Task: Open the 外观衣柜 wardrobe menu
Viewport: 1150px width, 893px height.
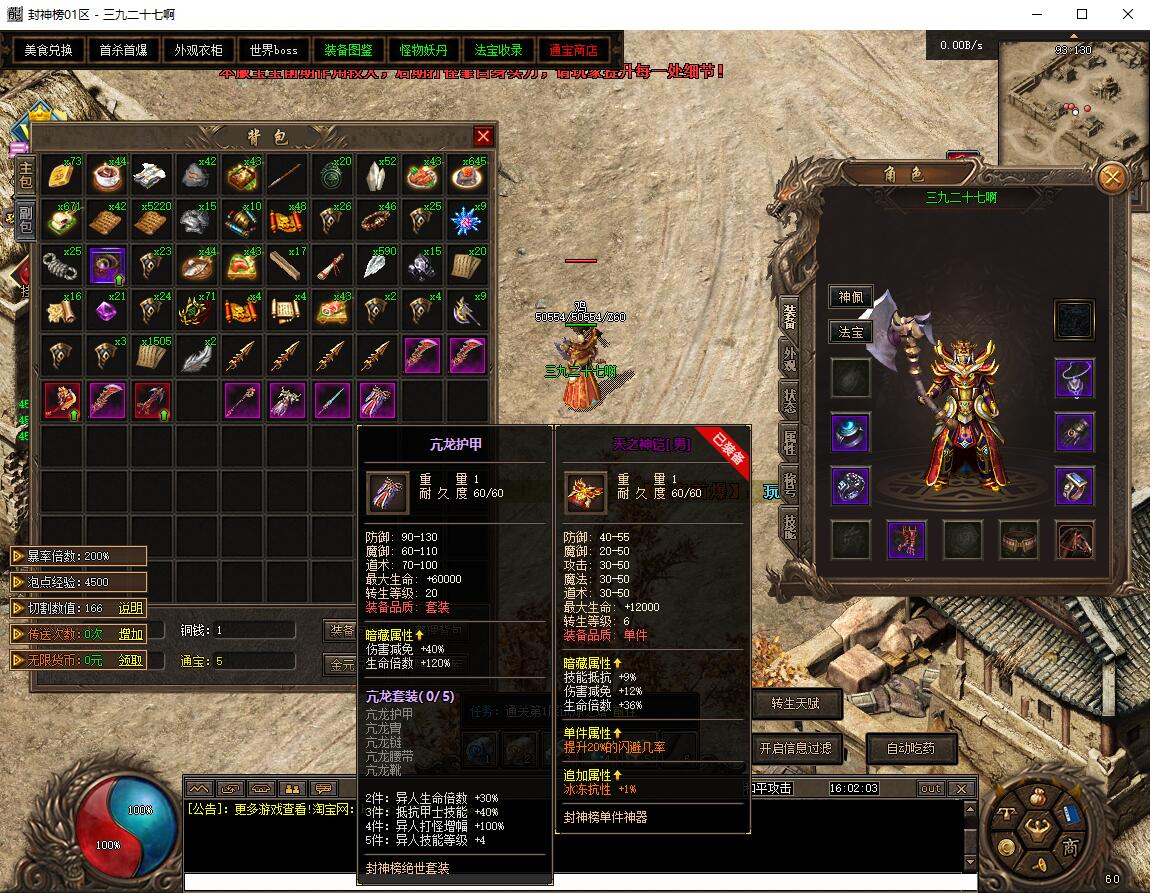Action: coord(199,50)
